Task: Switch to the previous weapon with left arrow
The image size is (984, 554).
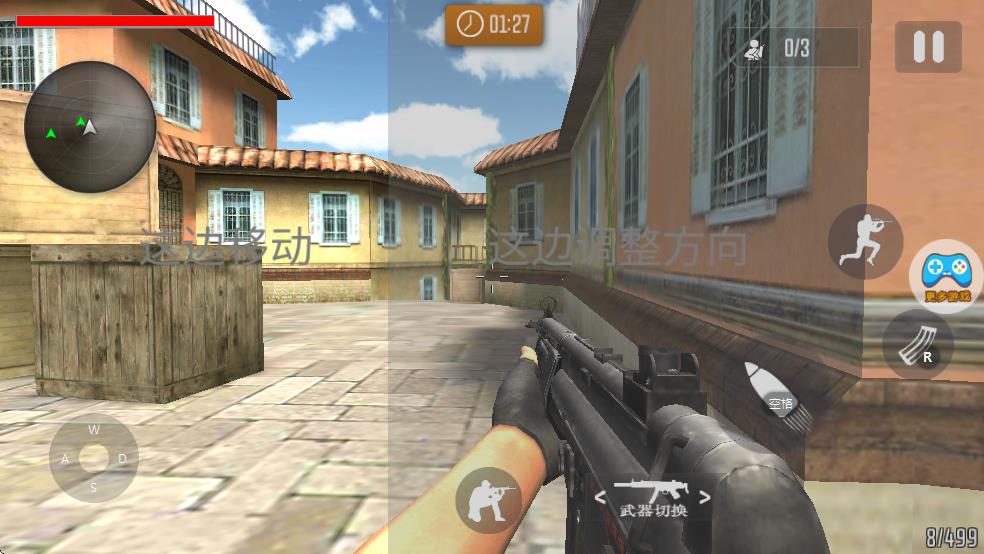Action: pyautogui.click(x=600, y=497)
